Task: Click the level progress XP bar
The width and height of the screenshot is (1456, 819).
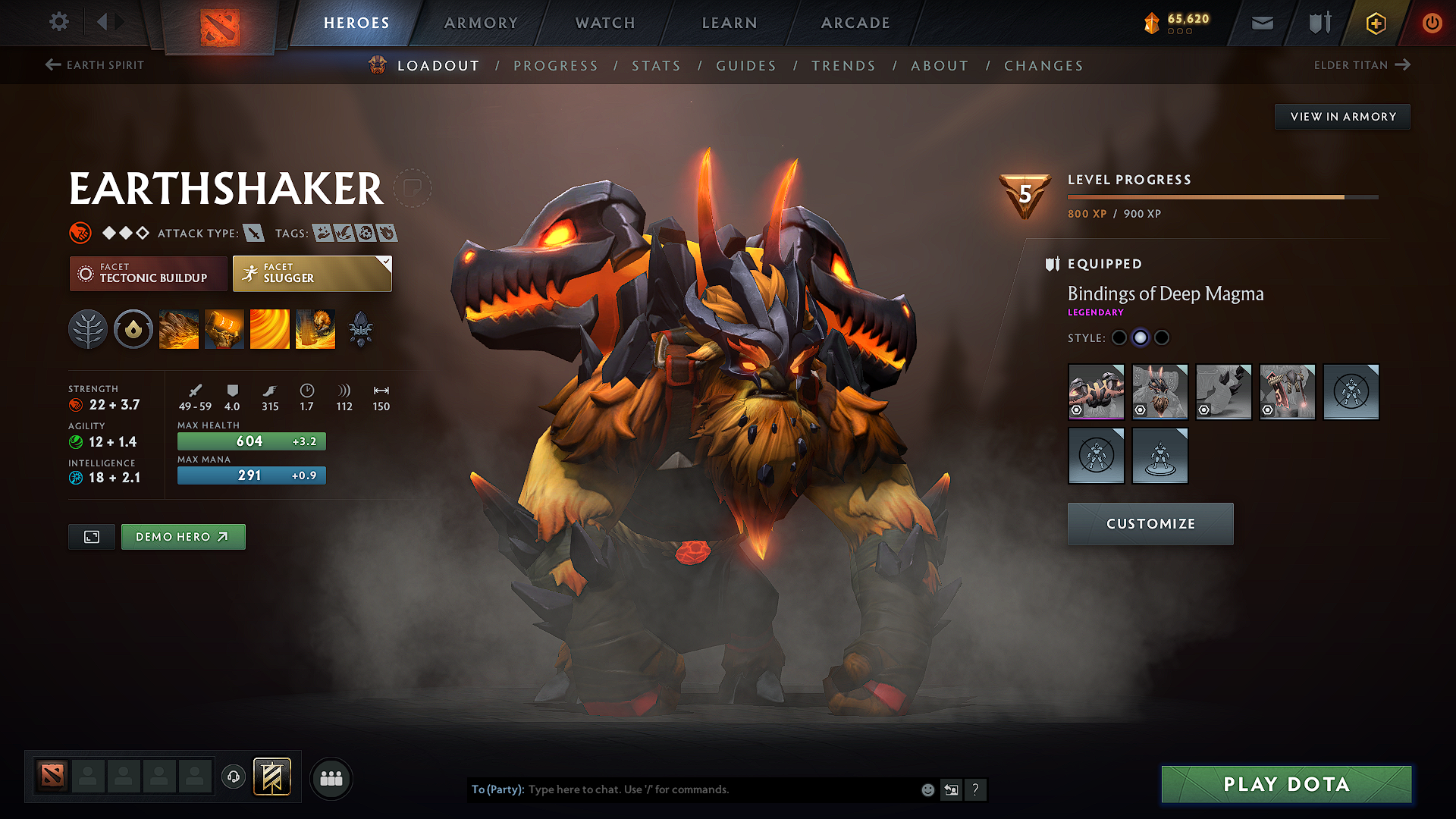Action: [1221, 197]
